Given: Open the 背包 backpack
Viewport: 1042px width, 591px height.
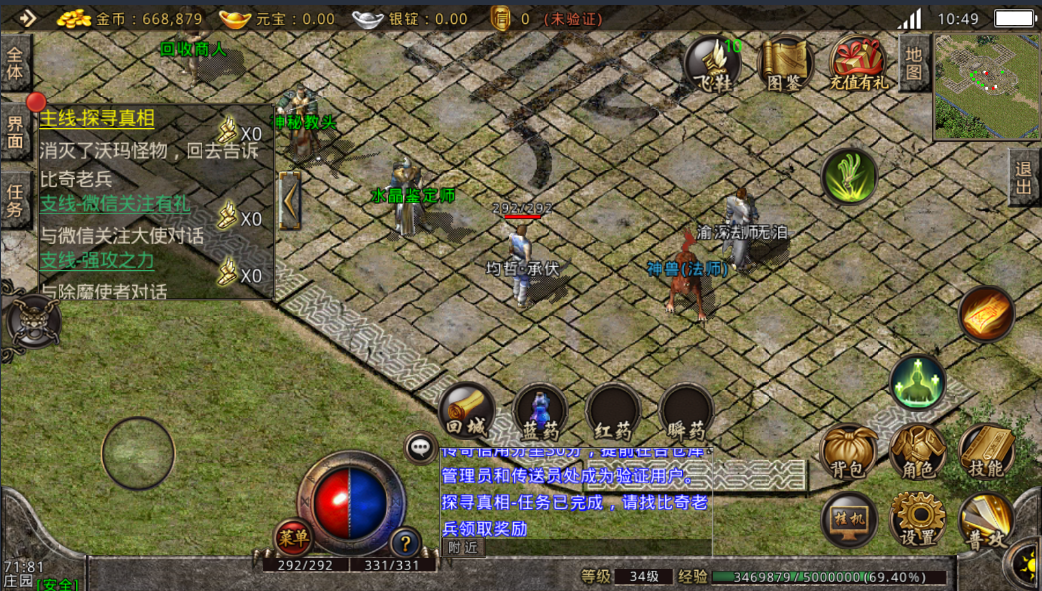Looking at the screenshot, I should point(847,451).
